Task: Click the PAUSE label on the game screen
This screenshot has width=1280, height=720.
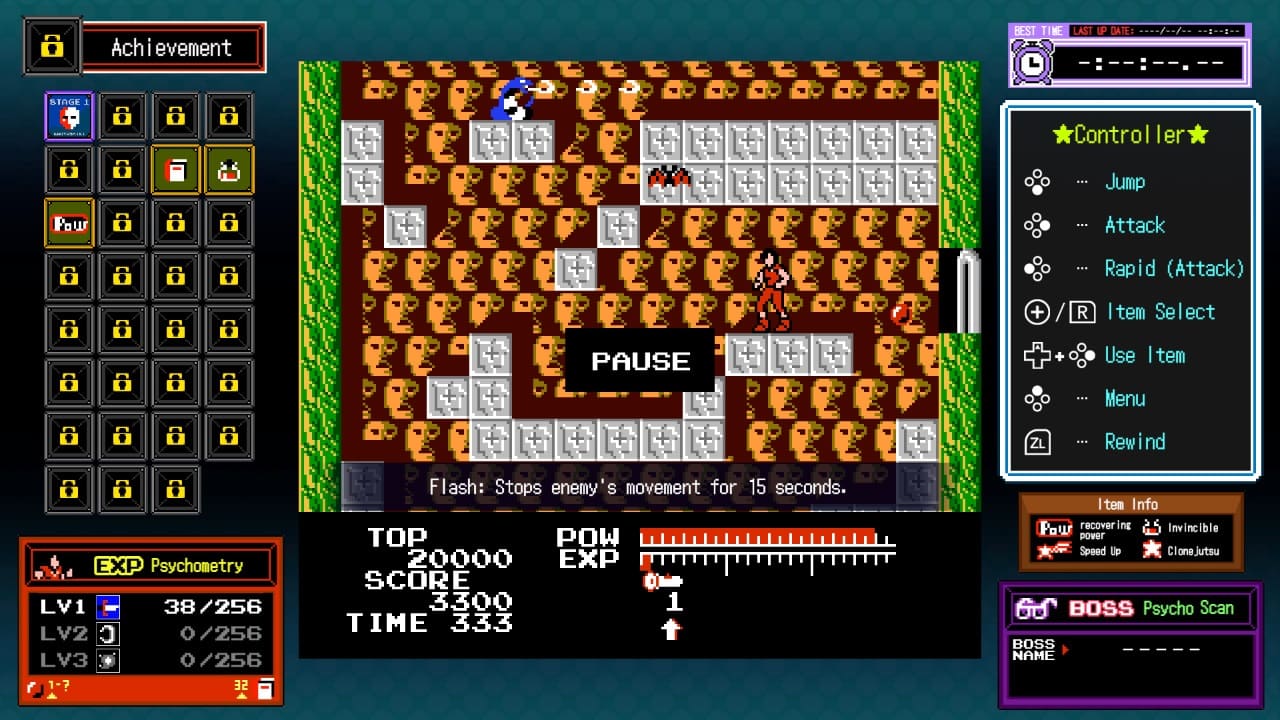Action: [639, 361]
